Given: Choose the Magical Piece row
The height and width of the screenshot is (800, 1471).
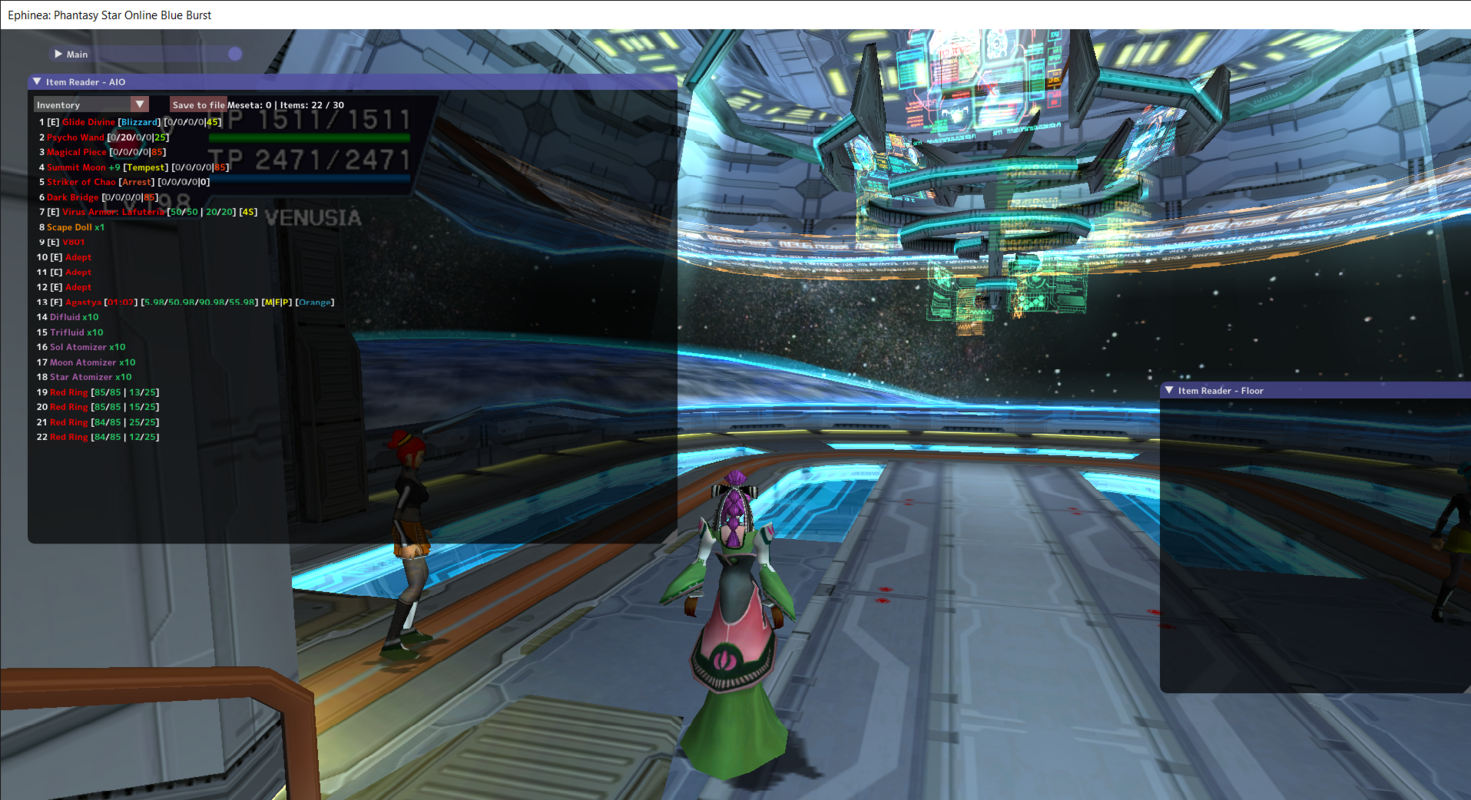Looking at the screenshot, I should [x=77, y=152].
